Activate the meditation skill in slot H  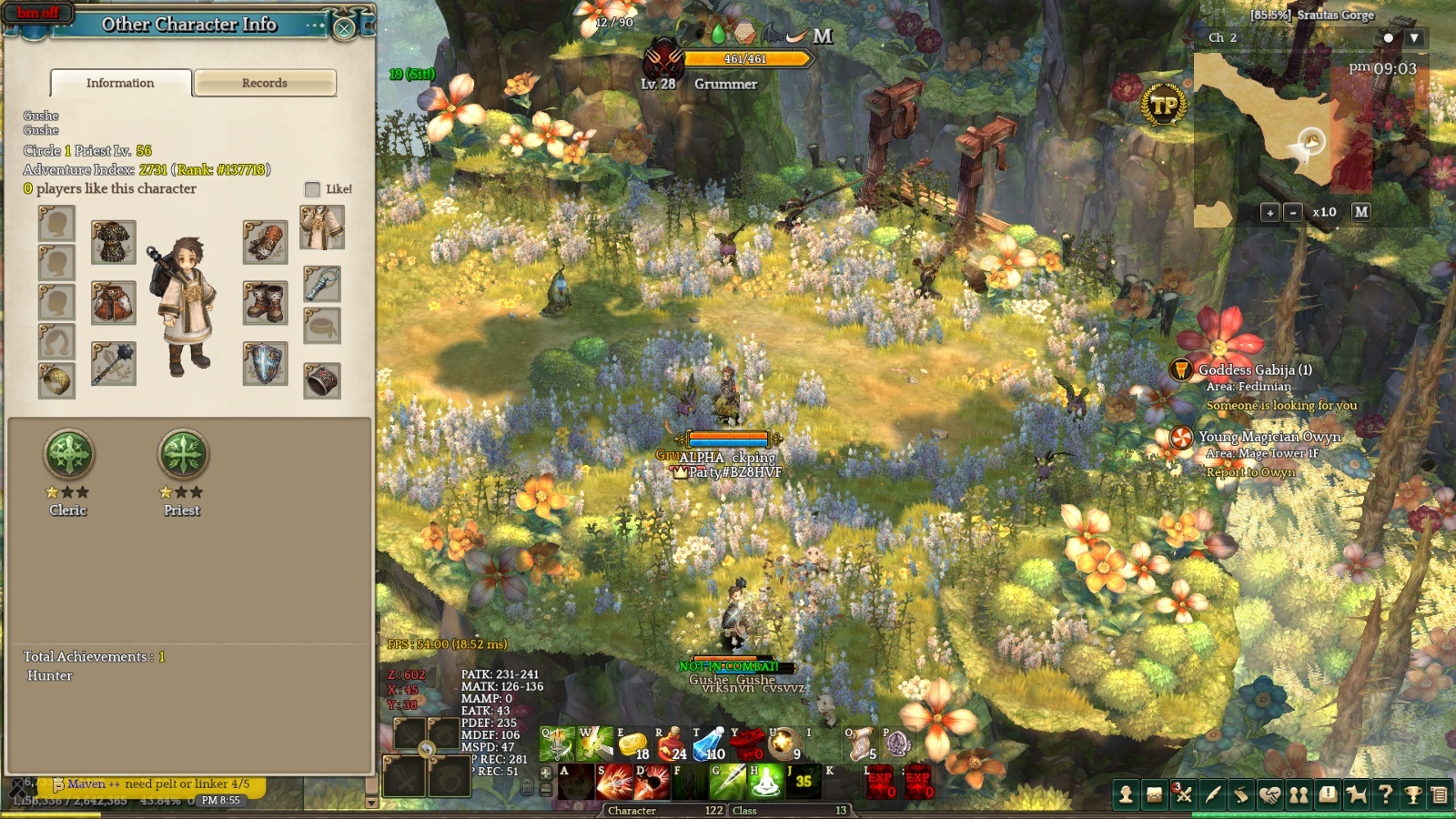[765, 782]
